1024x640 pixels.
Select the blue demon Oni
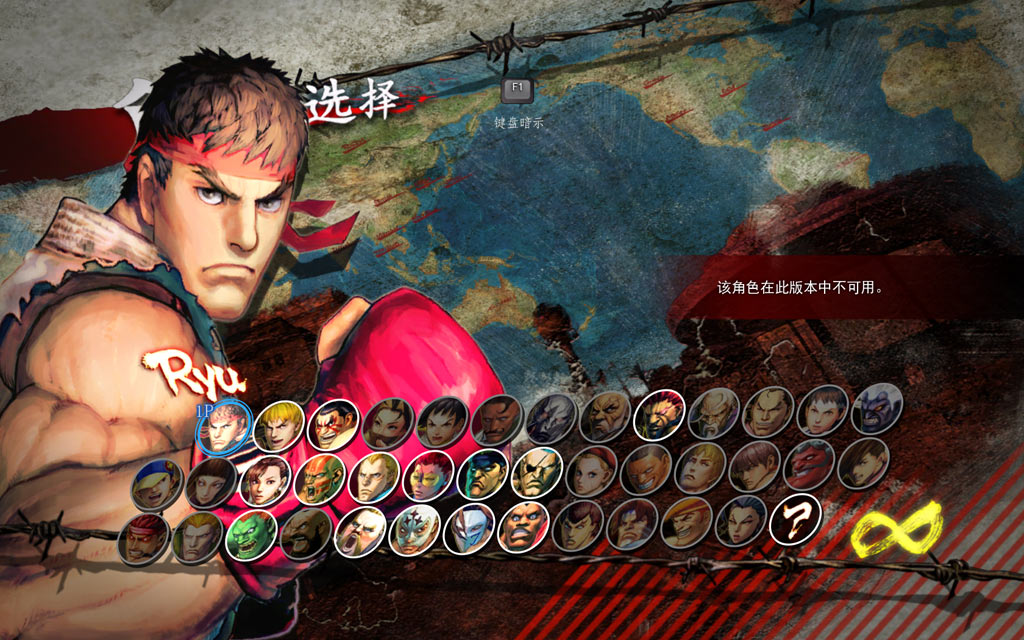click(876, 409)
